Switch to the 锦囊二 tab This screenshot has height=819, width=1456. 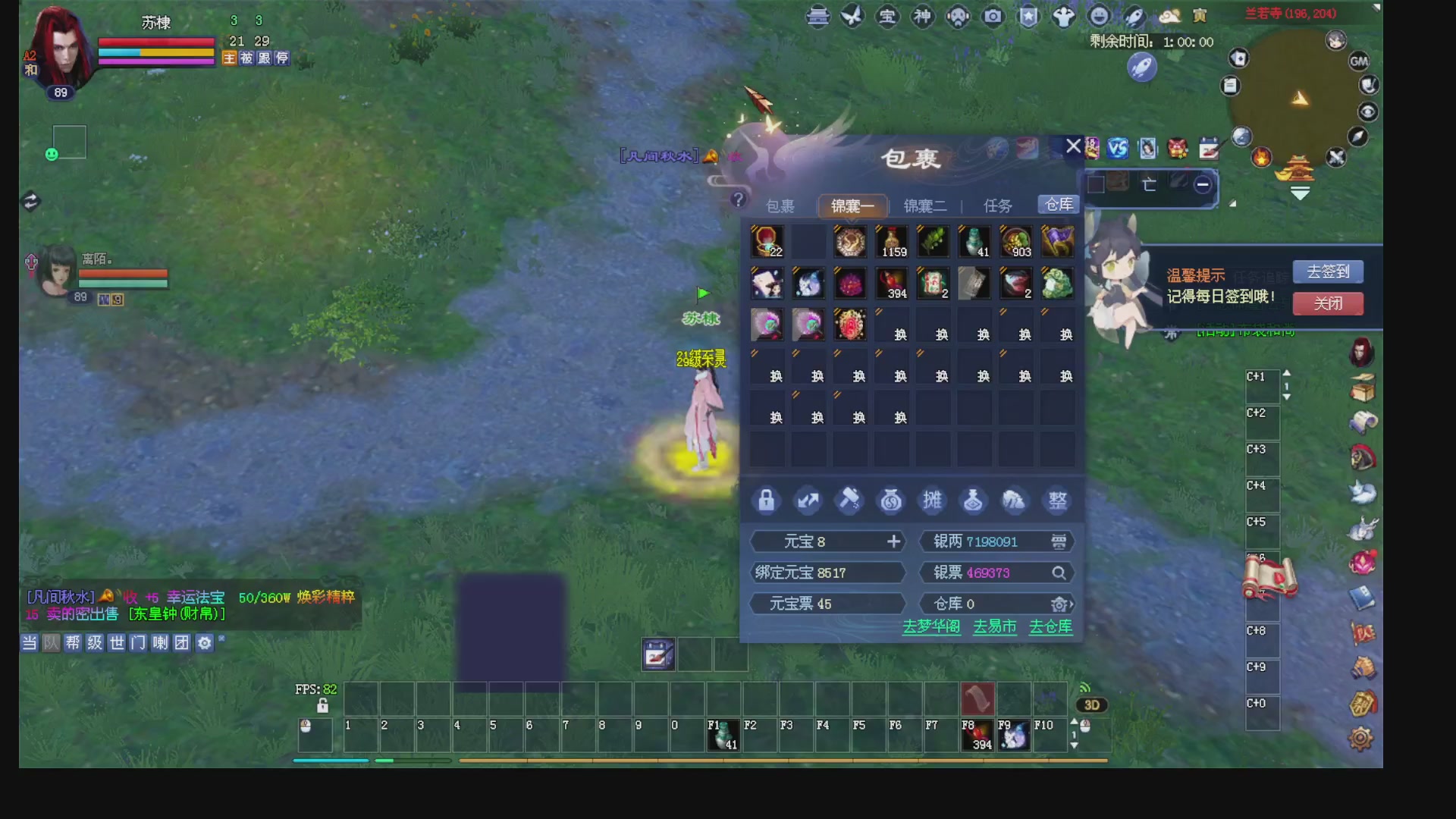click(x=924, y=206)
